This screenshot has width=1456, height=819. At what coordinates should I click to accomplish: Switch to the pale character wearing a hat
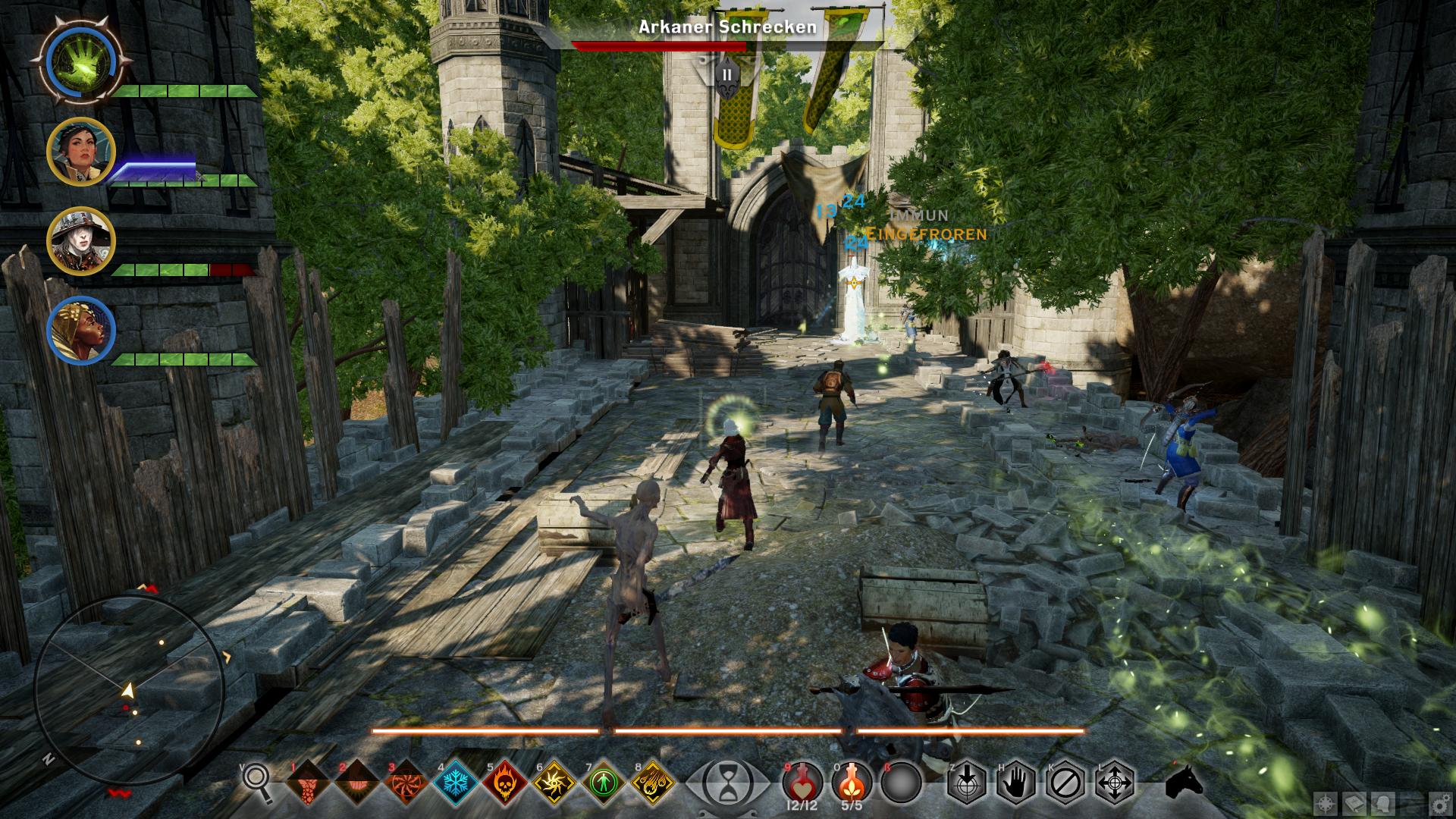coord(80,241)
